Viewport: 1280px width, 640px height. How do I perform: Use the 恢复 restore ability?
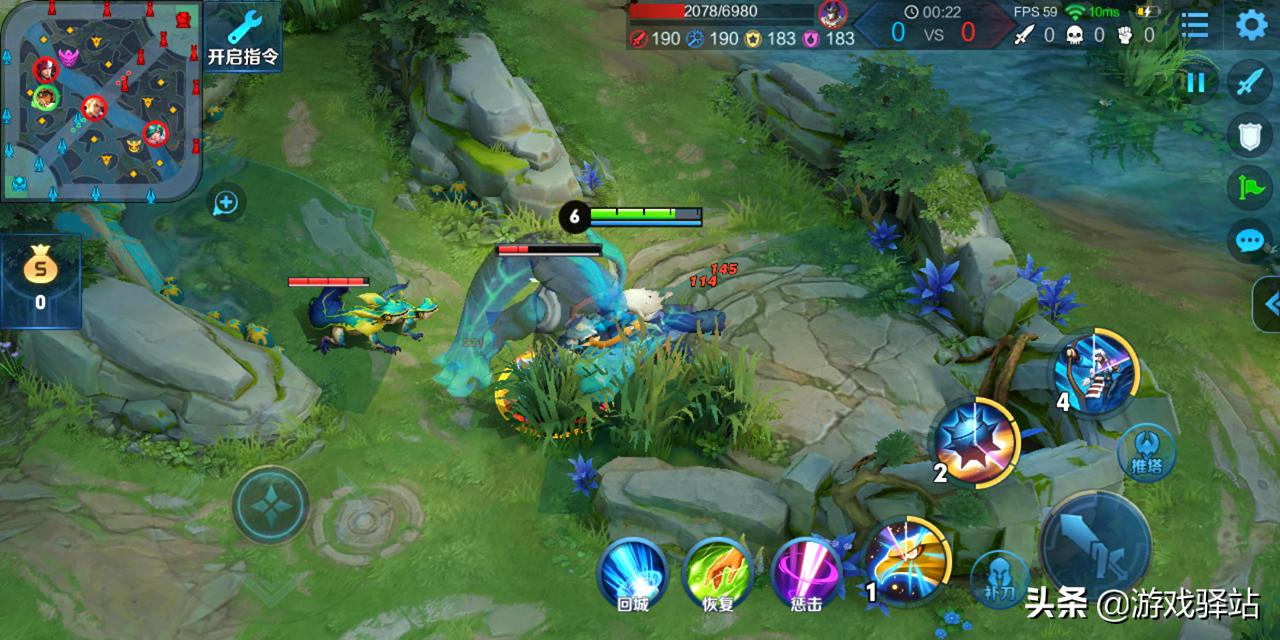coord(717,575)
